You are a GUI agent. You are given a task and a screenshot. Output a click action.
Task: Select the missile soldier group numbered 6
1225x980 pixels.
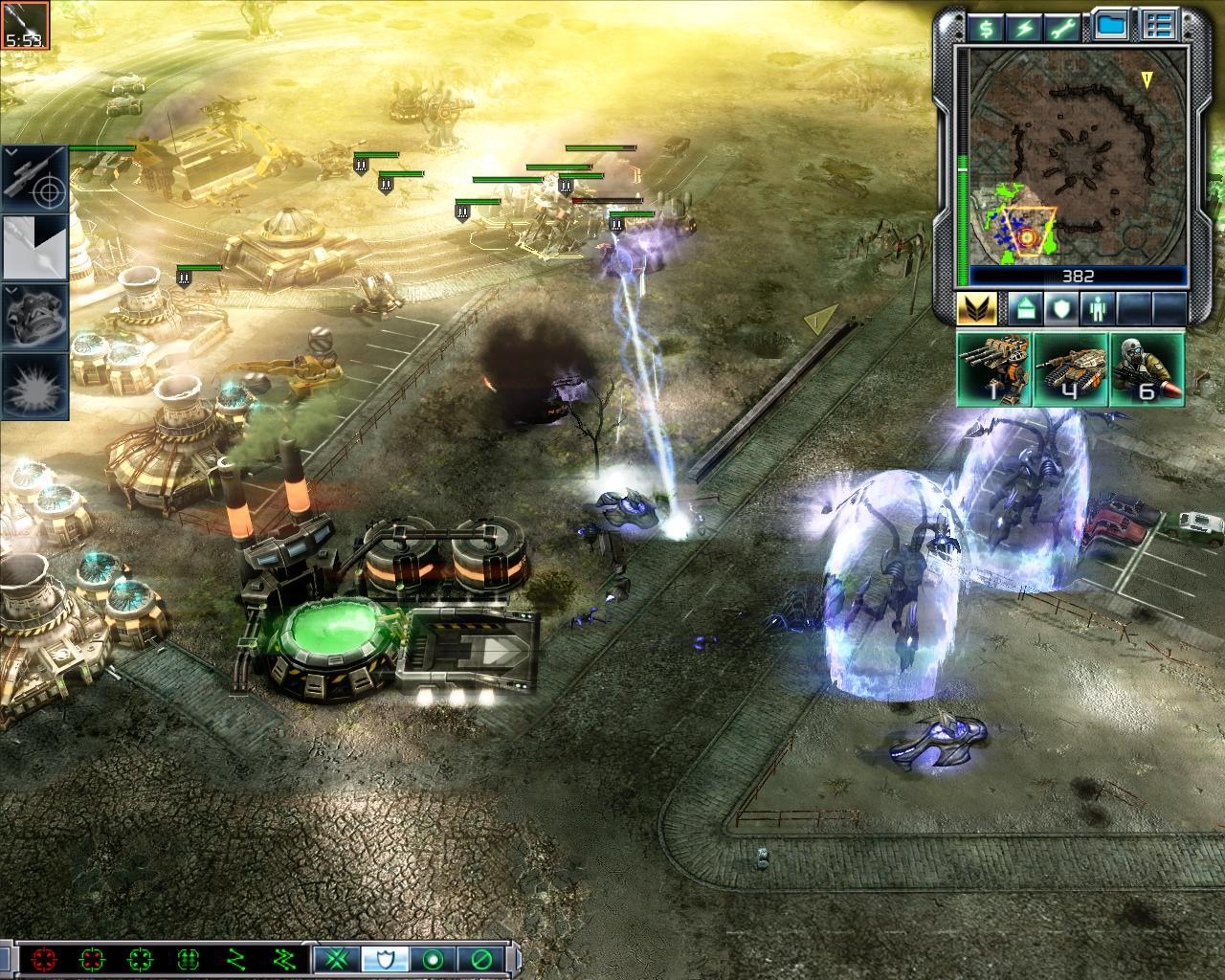point(1147,368)
